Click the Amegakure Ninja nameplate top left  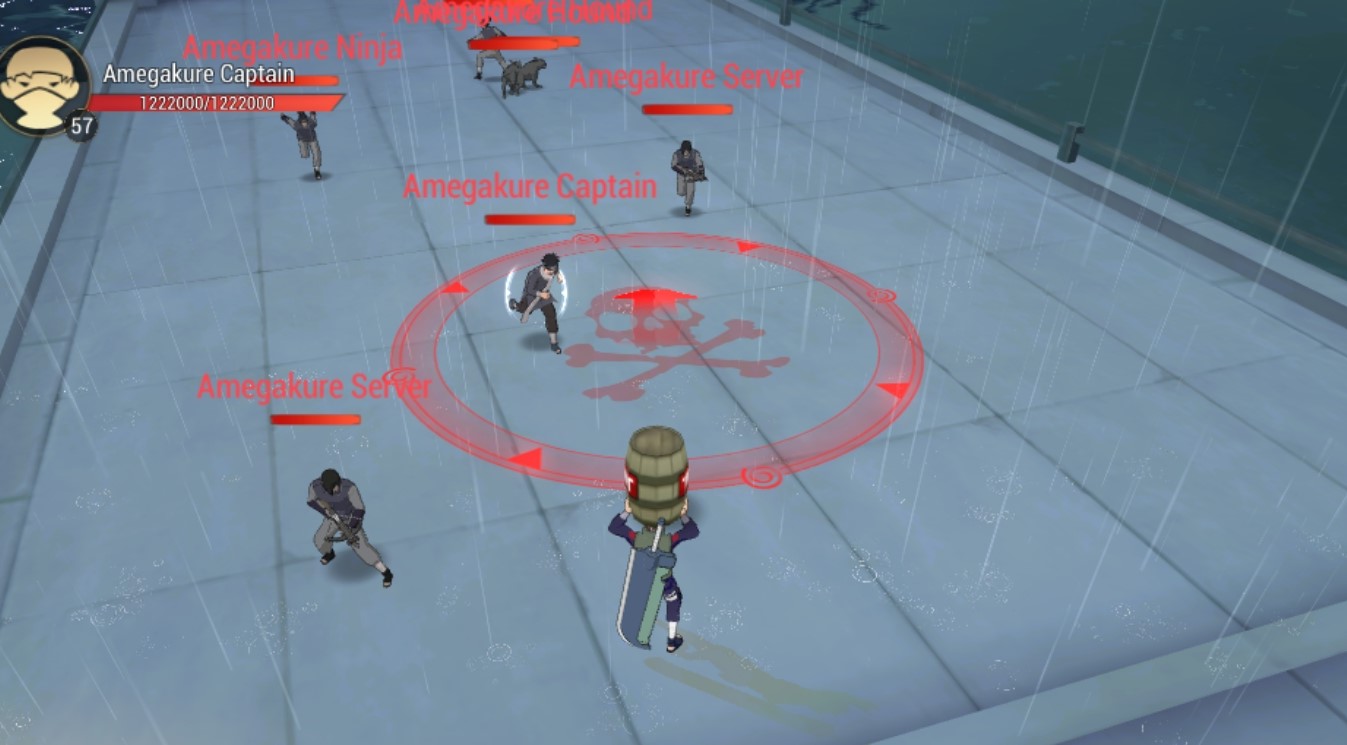[x=293, y=47]
